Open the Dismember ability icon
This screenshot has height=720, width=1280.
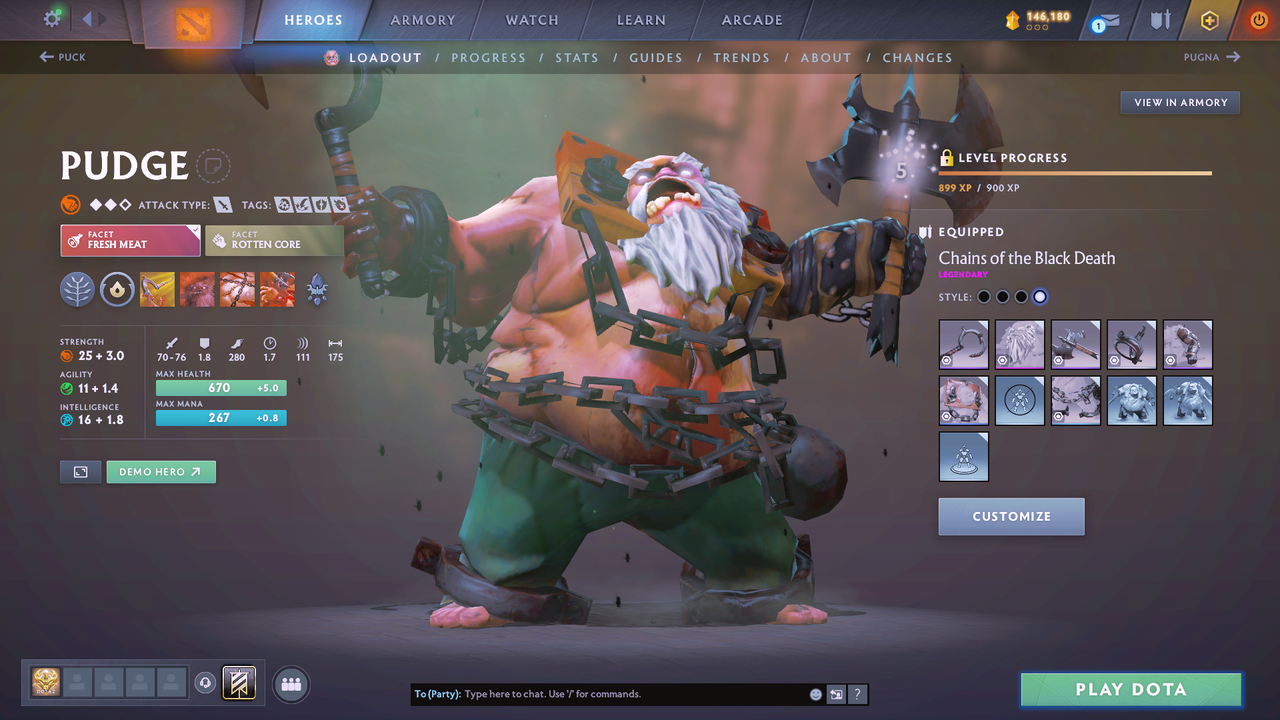277,290
